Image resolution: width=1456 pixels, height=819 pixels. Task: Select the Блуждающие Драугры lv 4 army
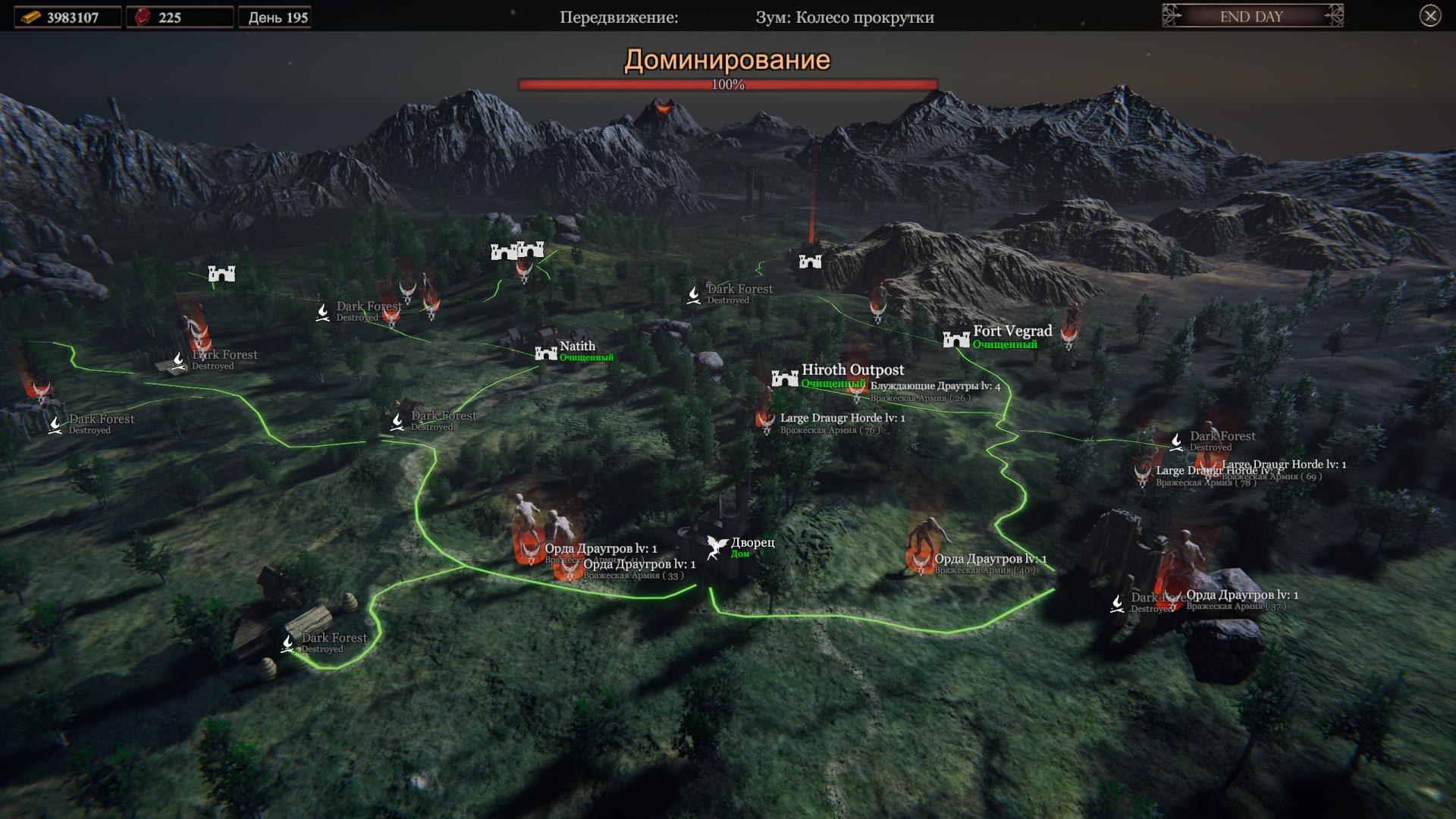pos(858,392)
